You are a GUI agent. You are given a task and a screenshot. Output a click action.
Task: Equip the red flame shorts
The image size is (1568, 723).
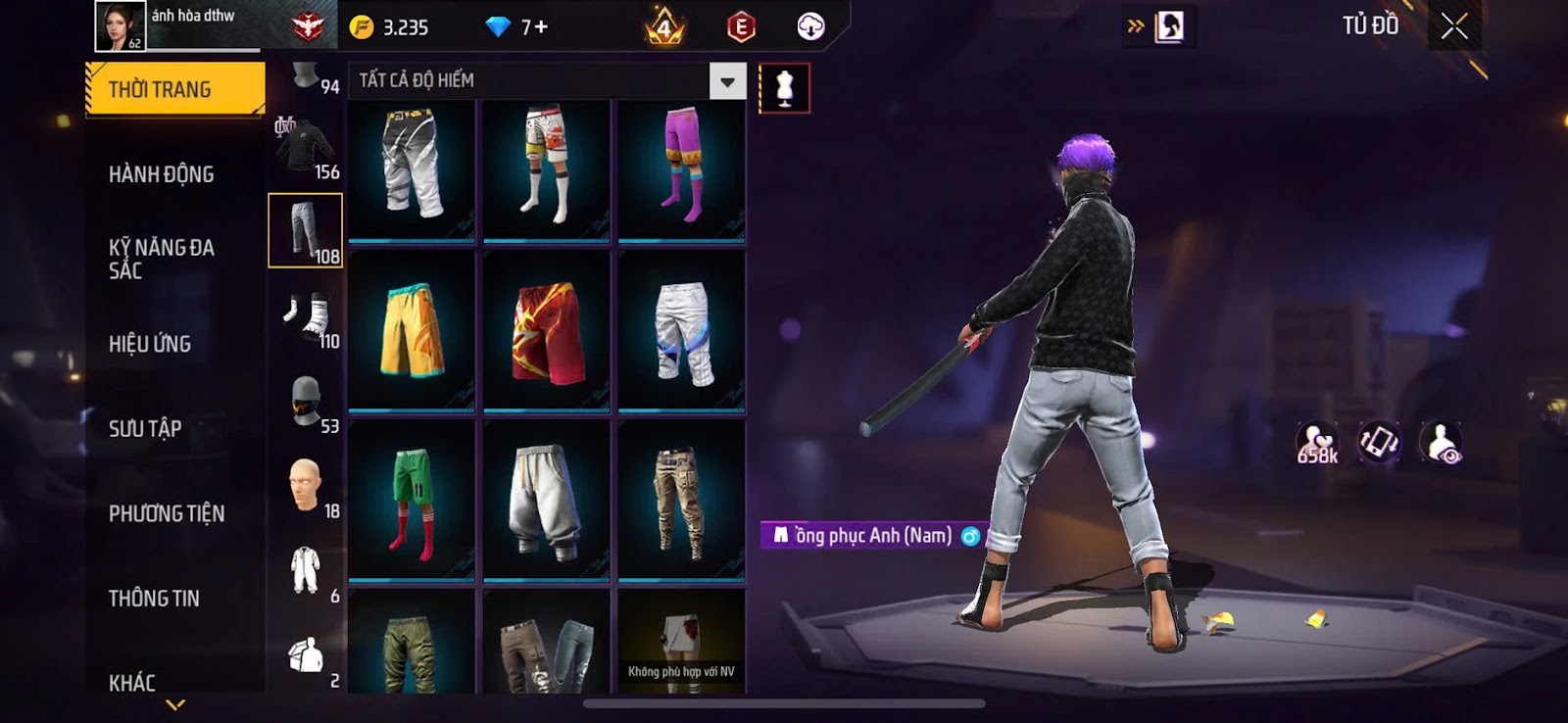546,330
